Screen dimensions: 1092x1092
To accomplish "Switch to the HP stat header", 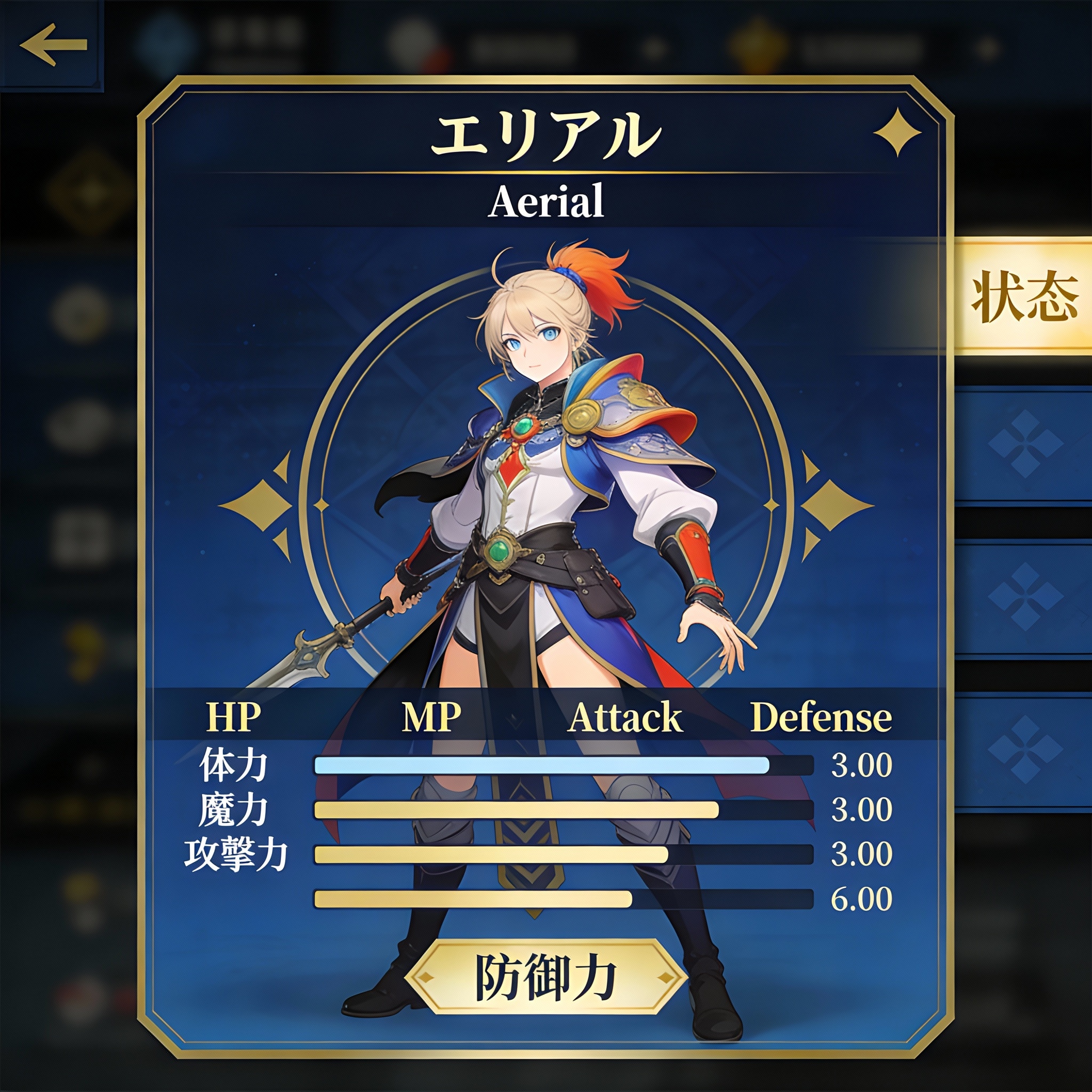I will [234, 717].
